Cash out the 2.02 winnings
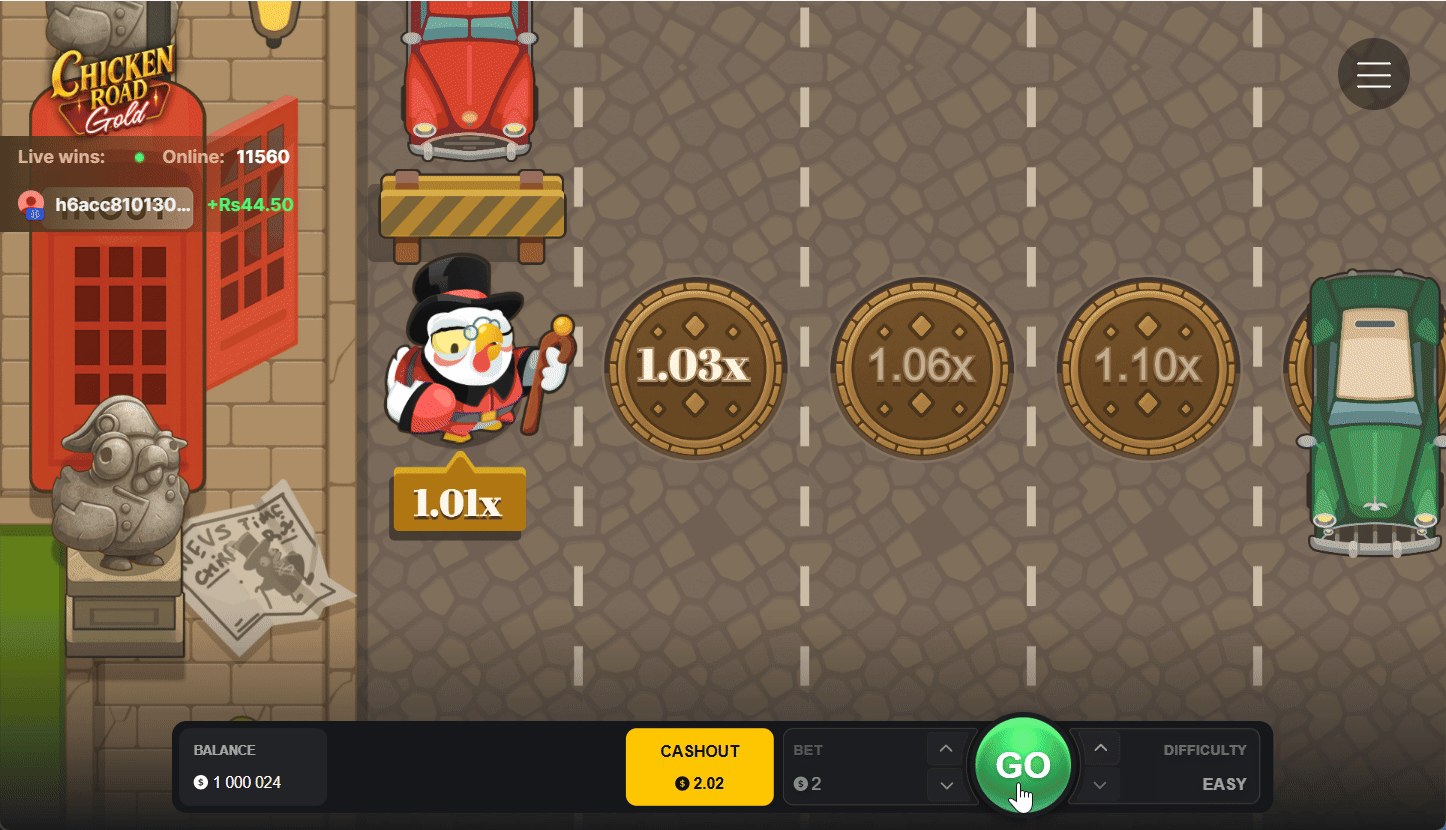The width and height of the screenshot is (1446, 830). point(699,767)
